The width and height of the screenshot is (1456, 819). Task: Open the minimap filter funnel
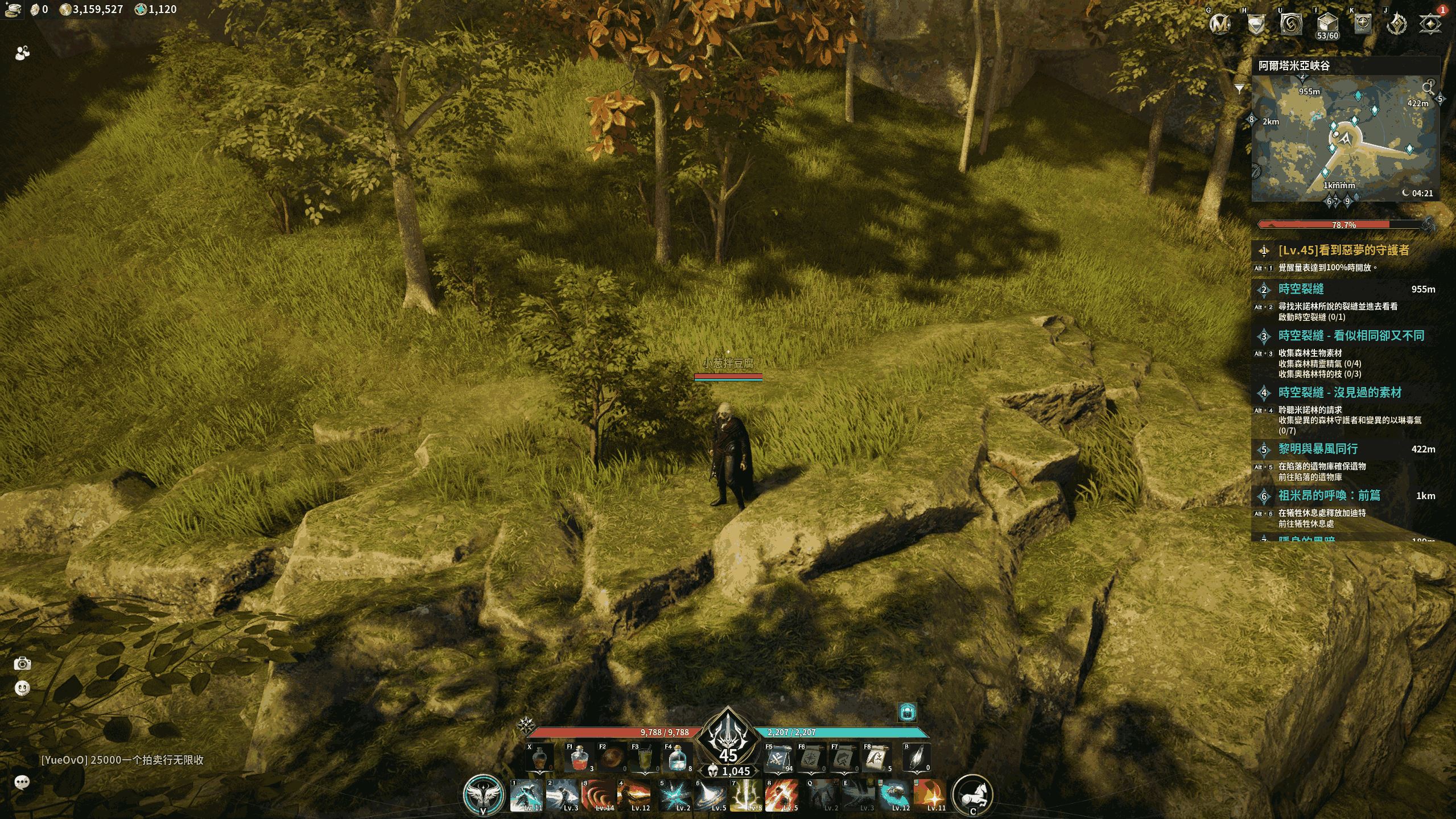click(1239, 89)
